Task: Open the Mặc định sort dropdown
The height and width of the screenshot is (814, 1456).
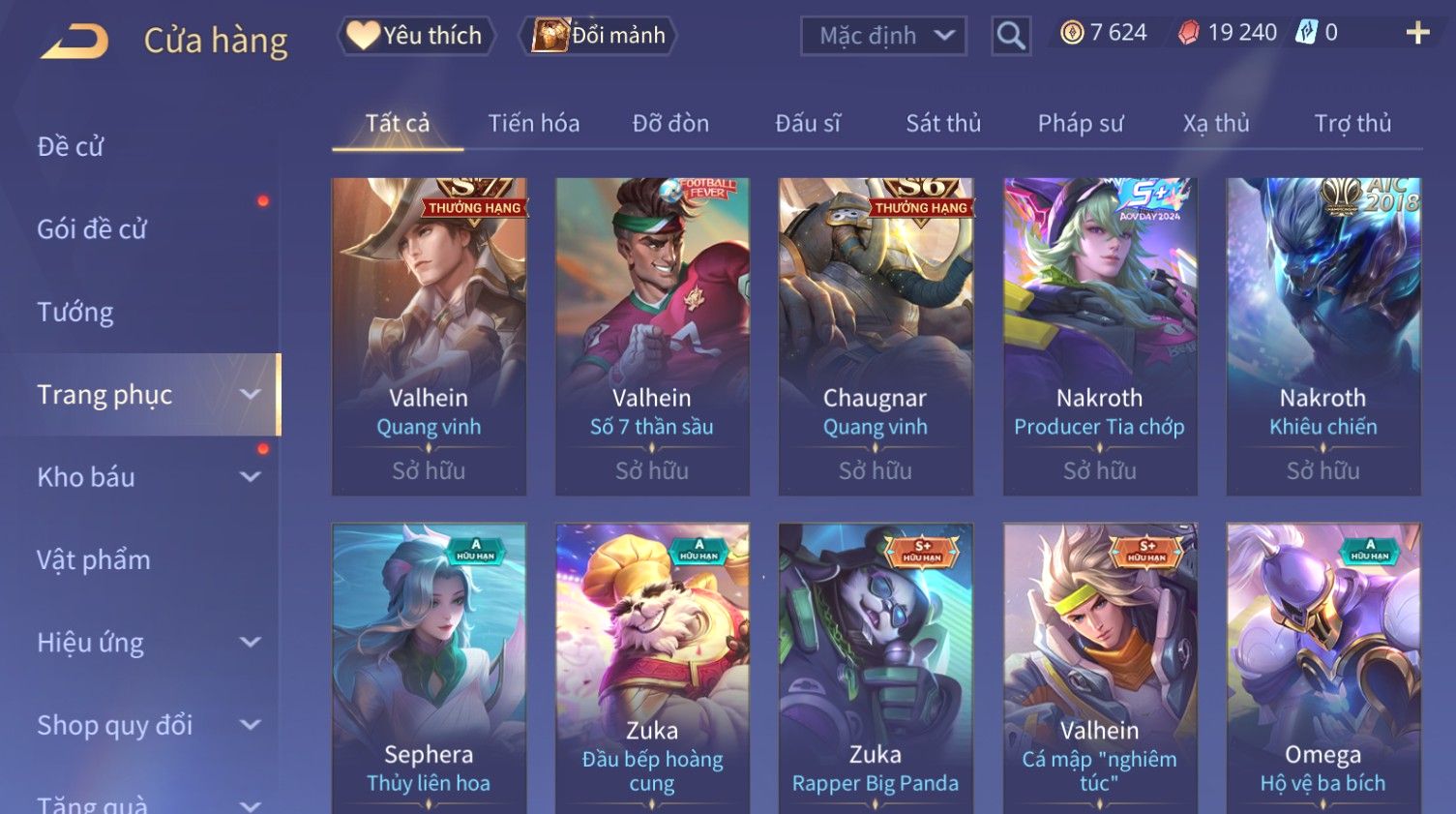Action: 883,36
